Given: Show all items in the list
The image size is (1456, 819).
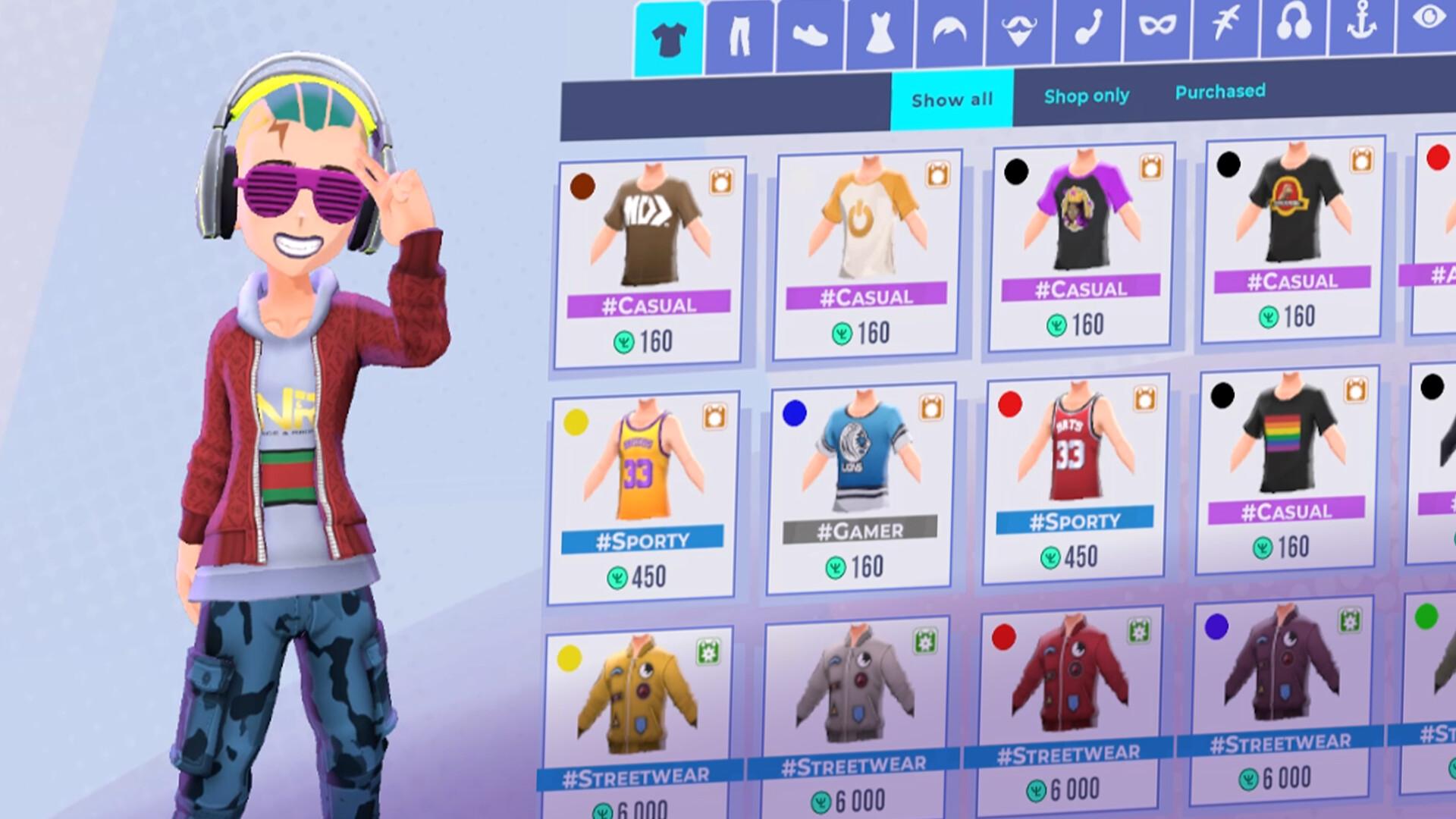Looking at the screenshot, I should (952, 99).
